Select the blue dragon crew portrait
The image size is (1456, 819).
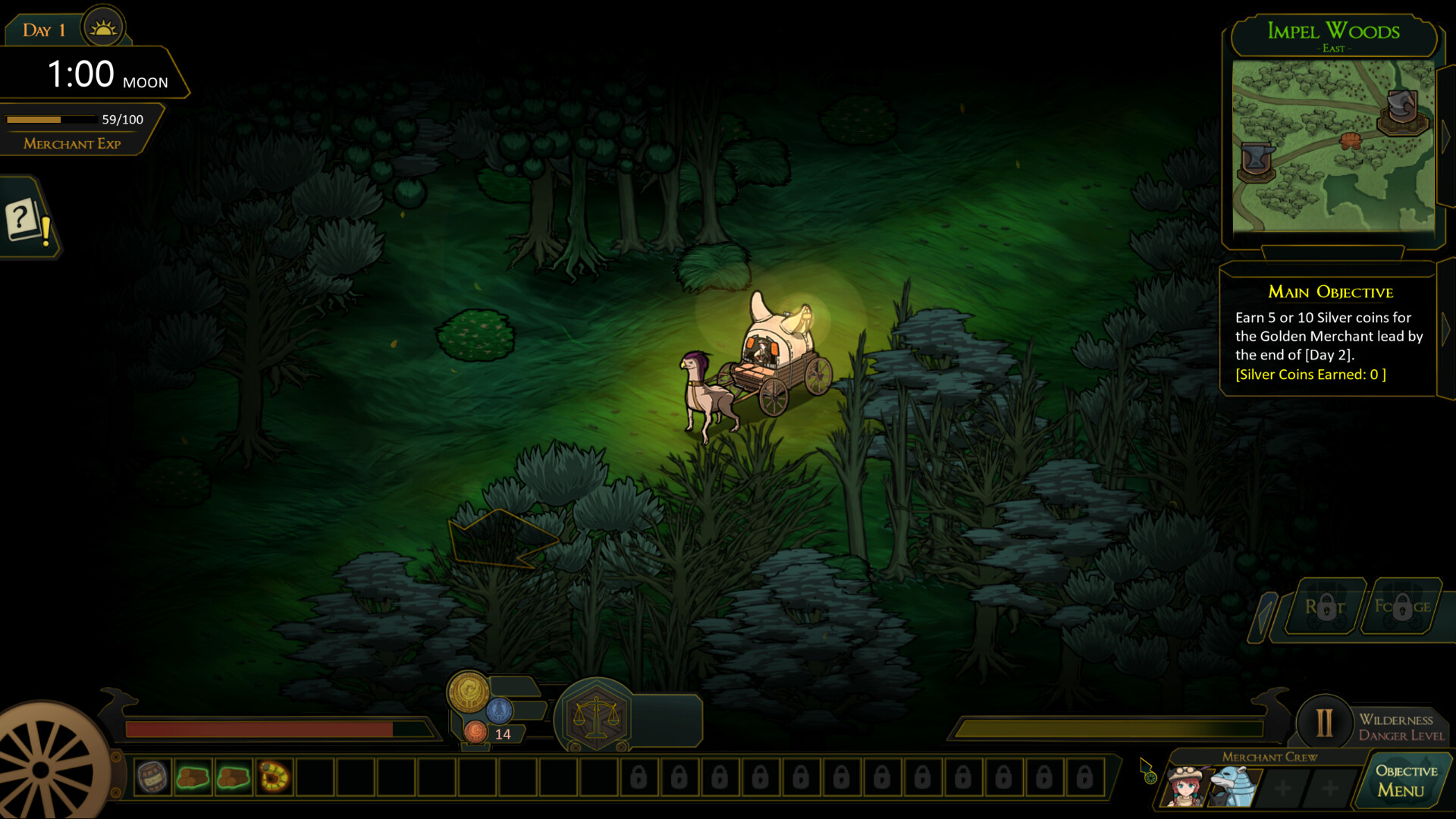pyautogui.click(x=1230, y=786)
